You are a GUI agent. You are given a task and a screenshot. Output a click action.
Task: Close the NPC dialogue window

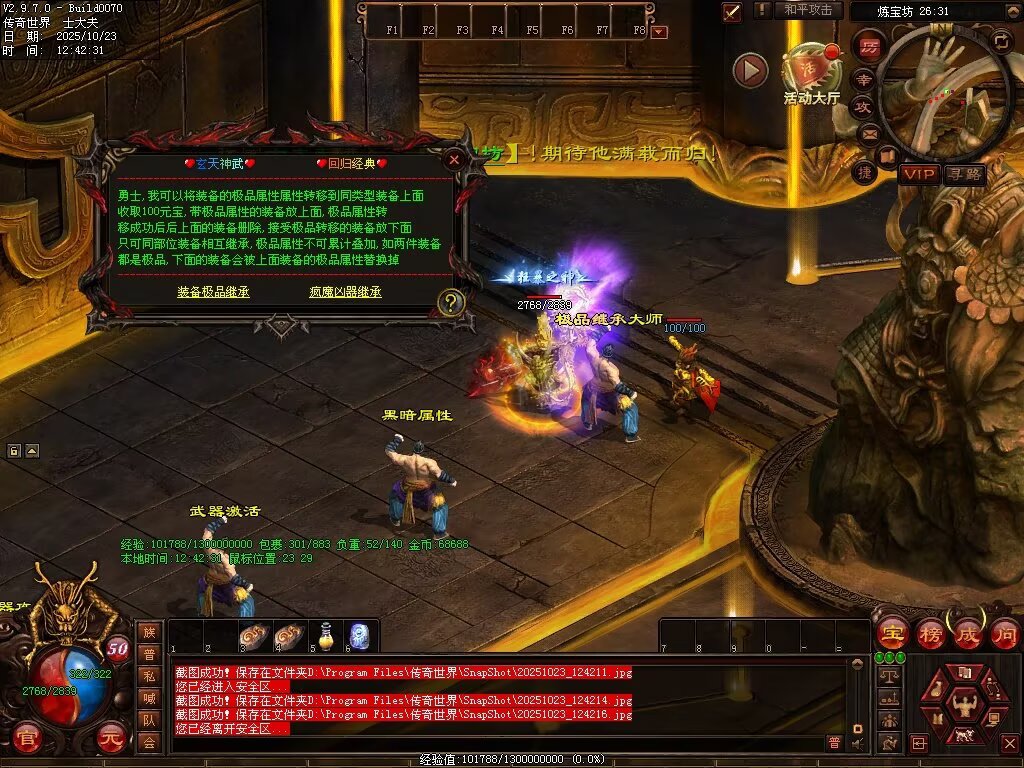(x=454, y=159)
